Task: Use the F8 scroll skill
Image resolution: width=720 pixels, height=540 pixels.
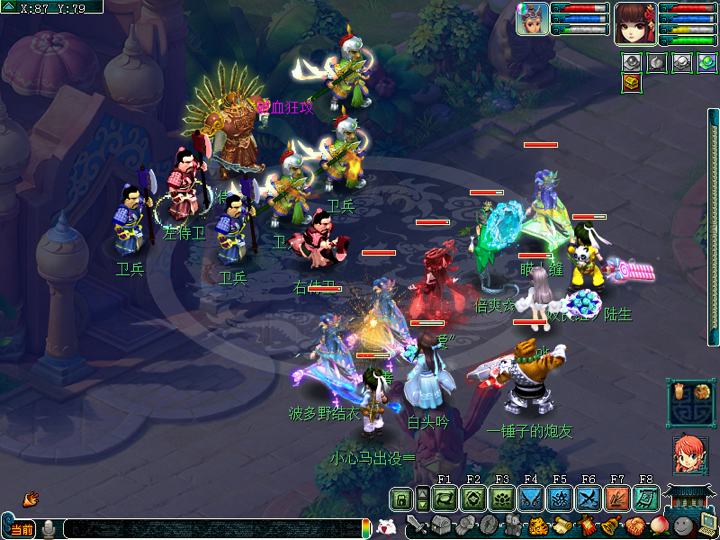Action: (x=646, y=498)
